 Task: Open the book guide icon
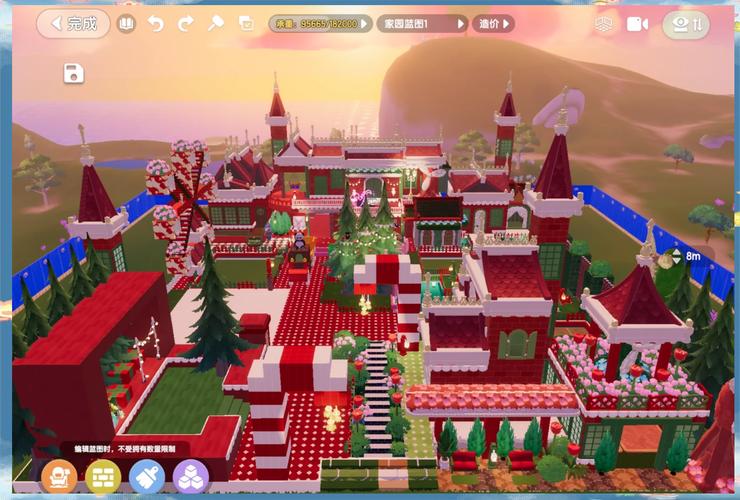tap(126, 23)
